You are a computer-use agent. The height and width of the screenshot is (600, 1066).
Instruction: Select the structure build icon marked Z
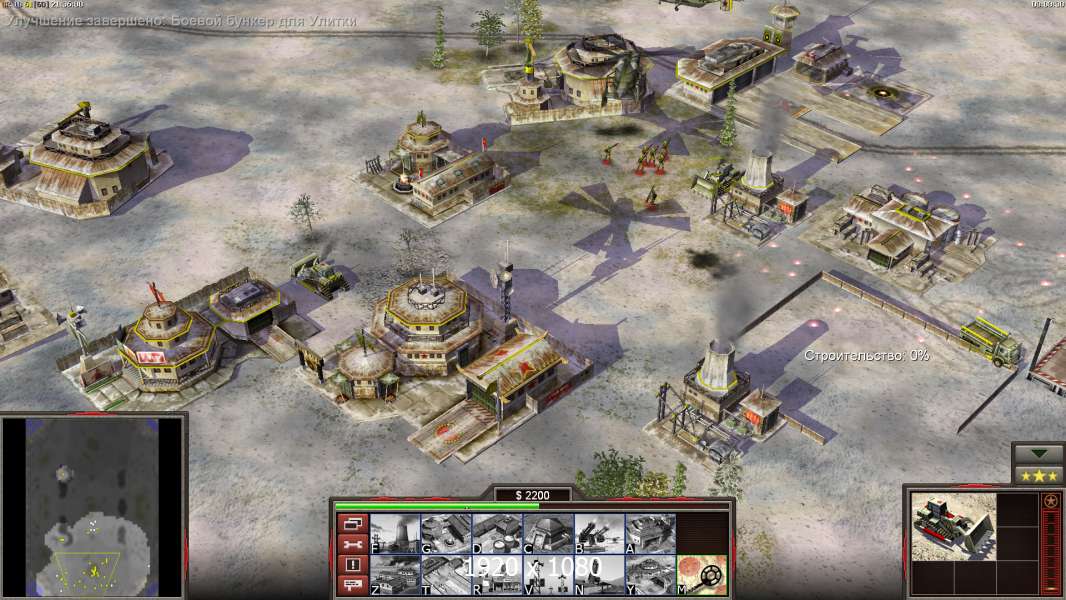pyautogui.click(x=395, y=574)
